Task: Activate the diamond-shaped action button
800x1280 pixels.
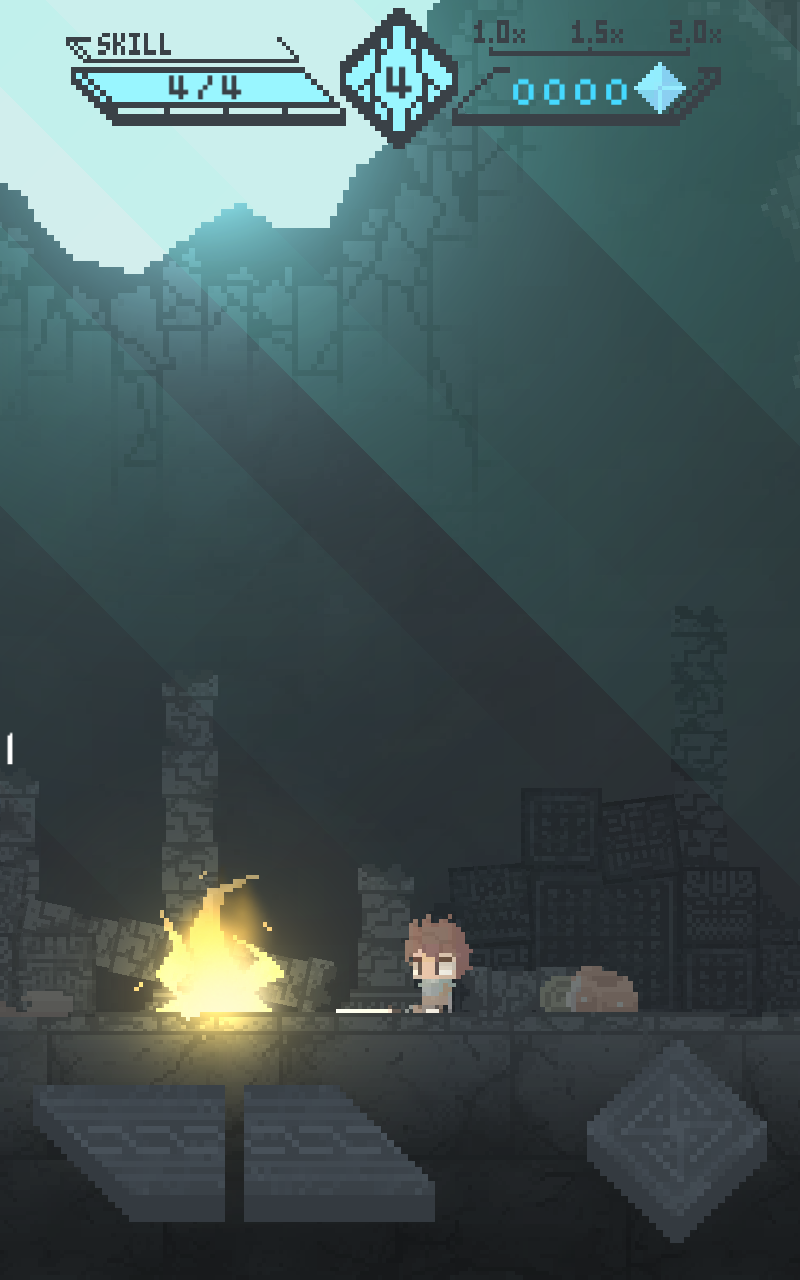Action: (677, 1139)
